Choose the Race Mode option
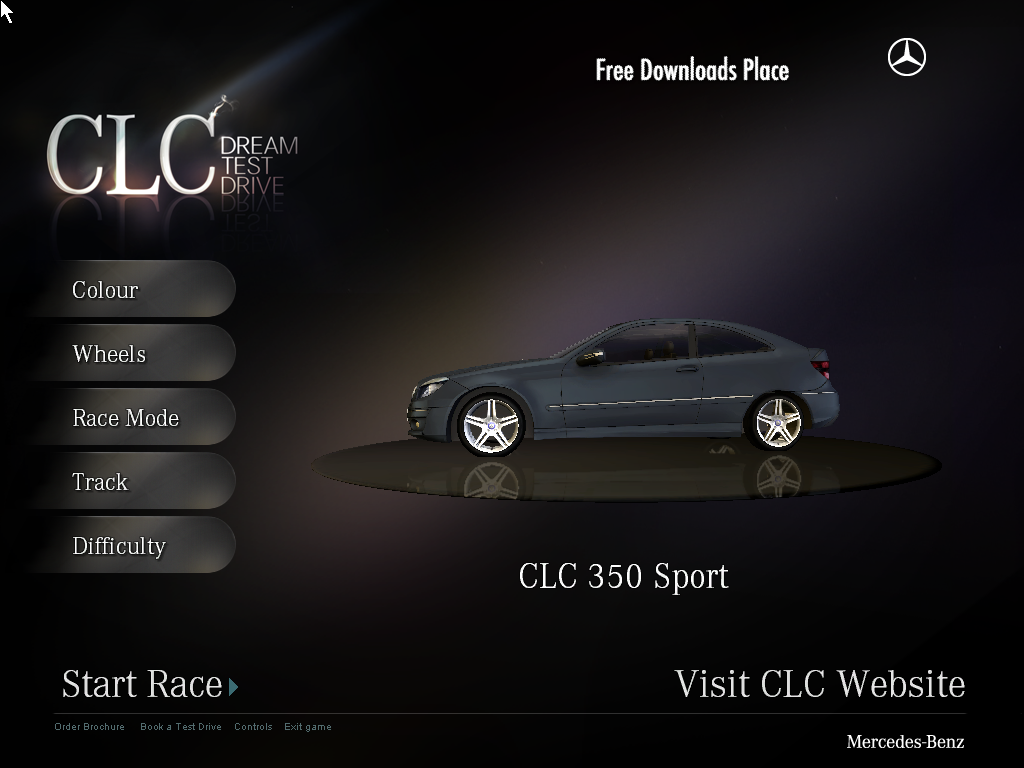The image size is (1024, 768). [x=126, y=418]
